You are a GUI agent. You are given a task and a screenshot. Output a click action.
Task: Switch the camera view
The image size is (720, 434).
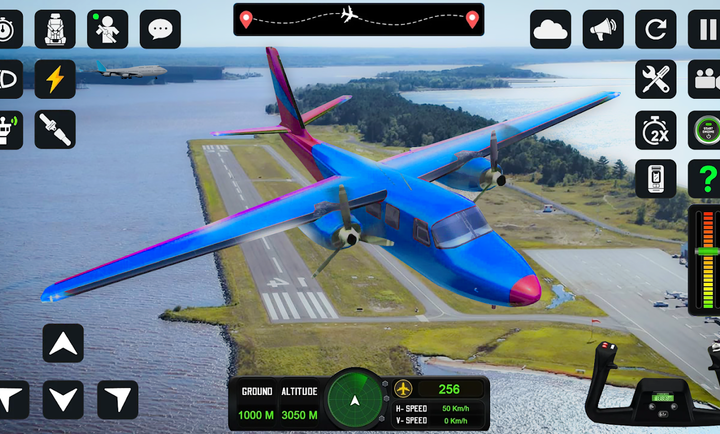pos(706,79)
